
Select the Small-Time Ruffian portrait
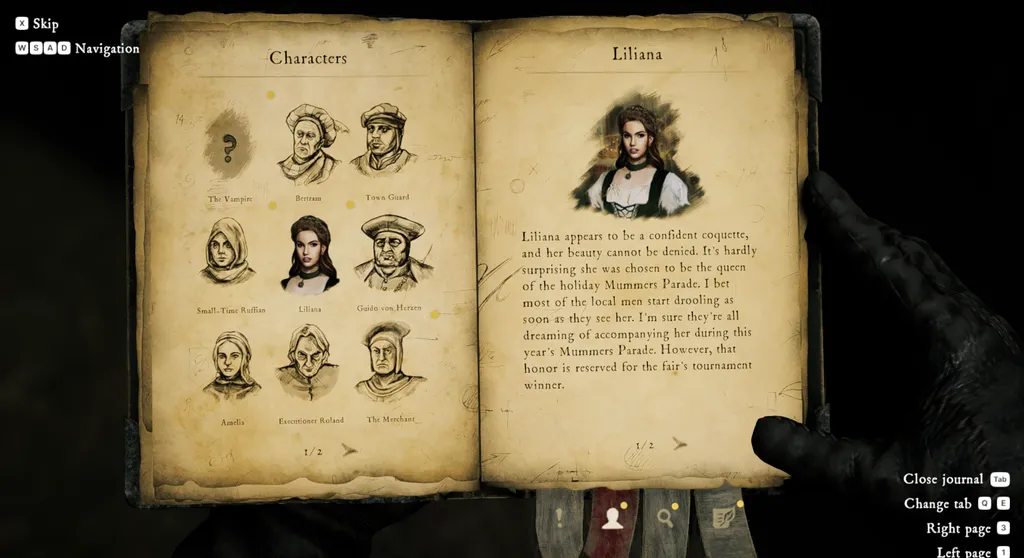pyautogui.click(x=229, y=255)
